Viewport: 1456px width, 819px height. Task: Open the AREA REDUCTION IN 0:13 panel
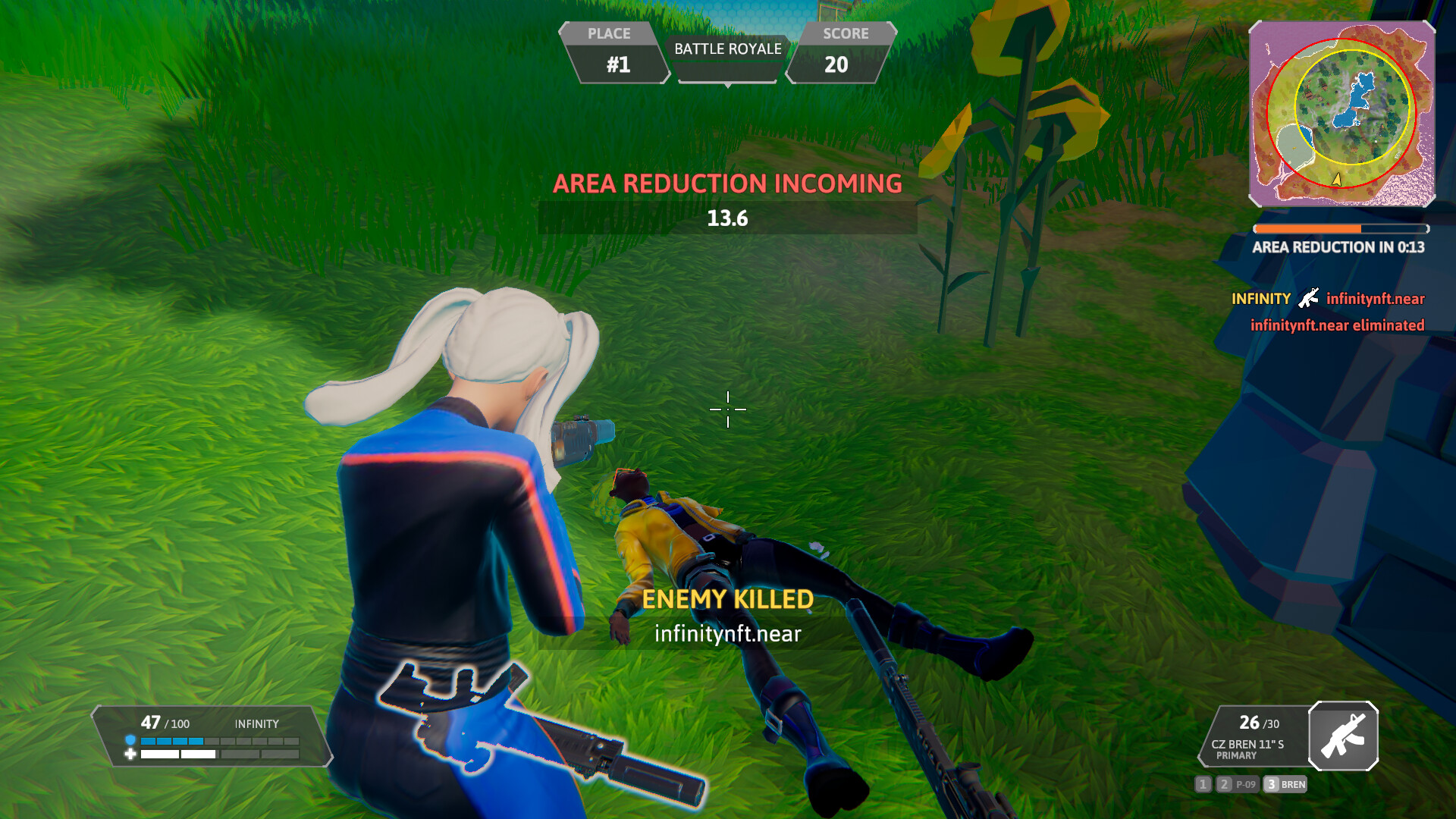1341,247
